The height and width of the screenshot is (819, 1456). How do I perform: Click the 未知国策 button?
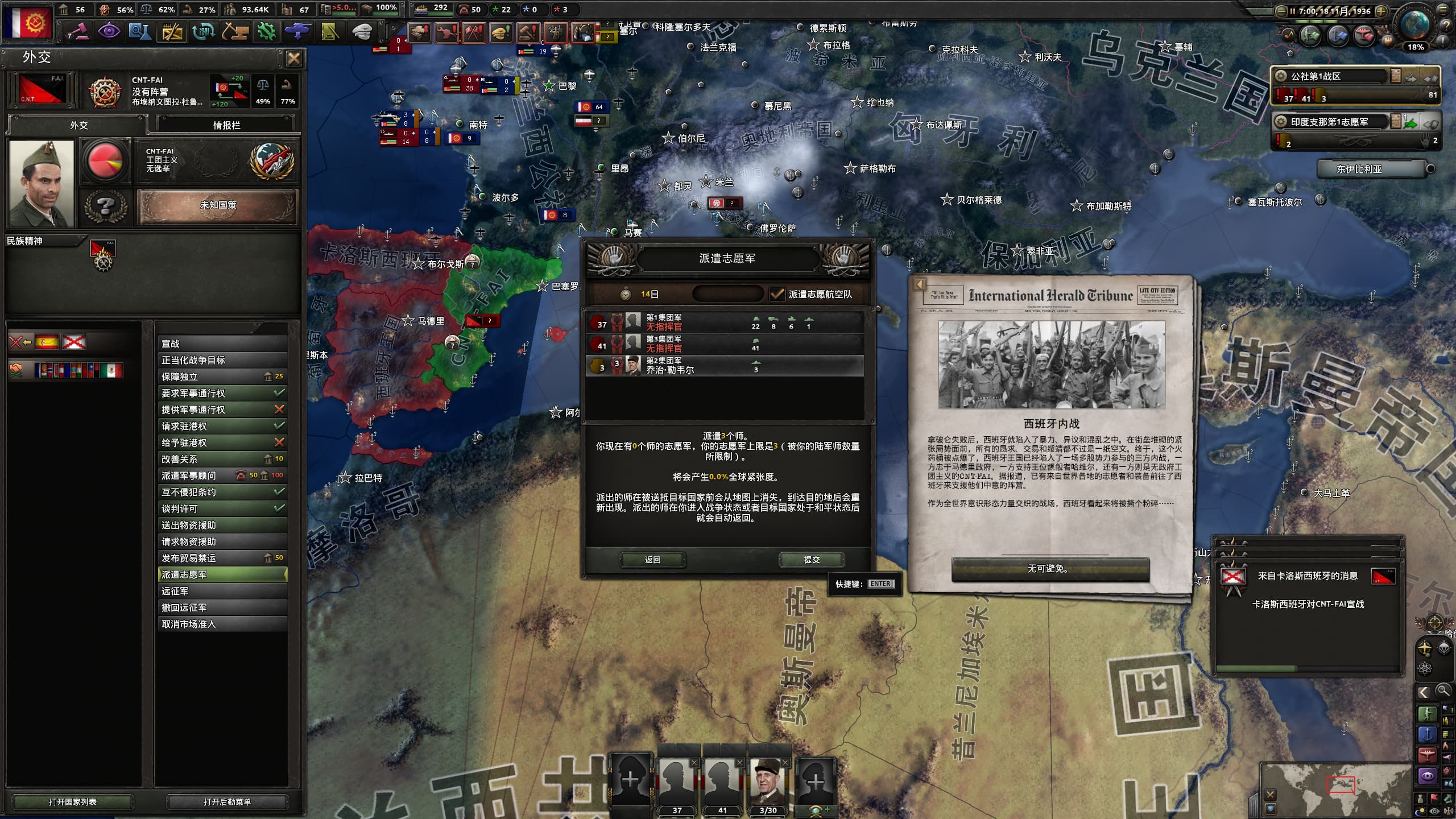(x=218, y=205)
